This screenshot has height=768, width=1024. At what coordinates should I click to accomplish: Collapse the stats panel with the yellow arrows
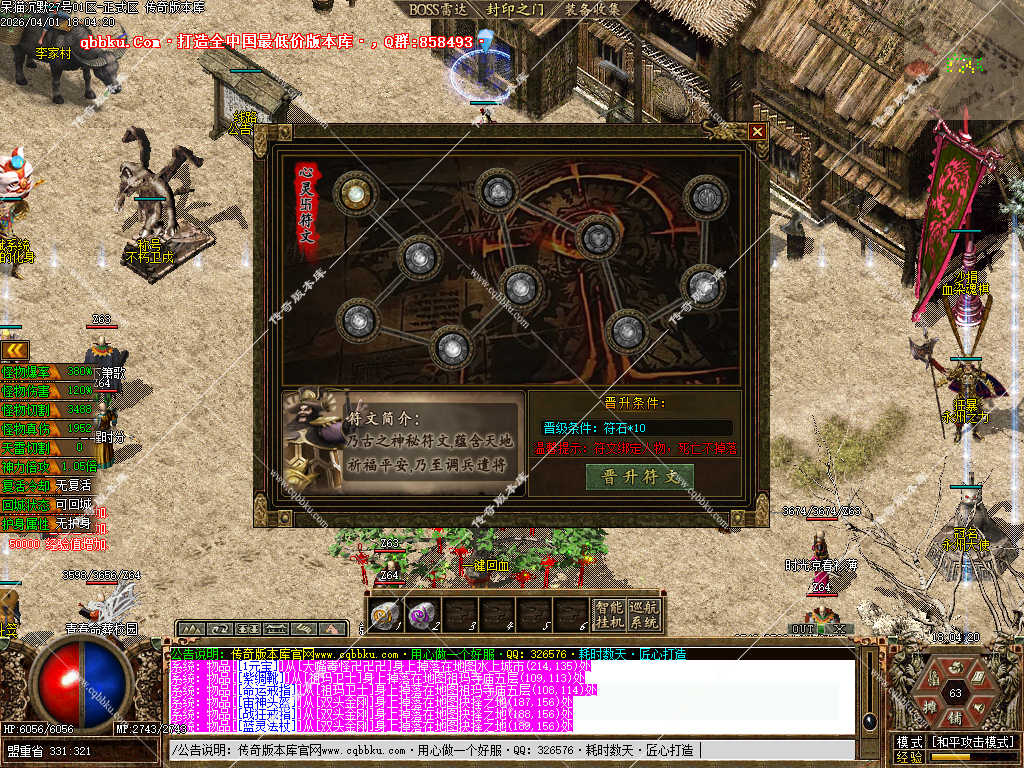14,349
